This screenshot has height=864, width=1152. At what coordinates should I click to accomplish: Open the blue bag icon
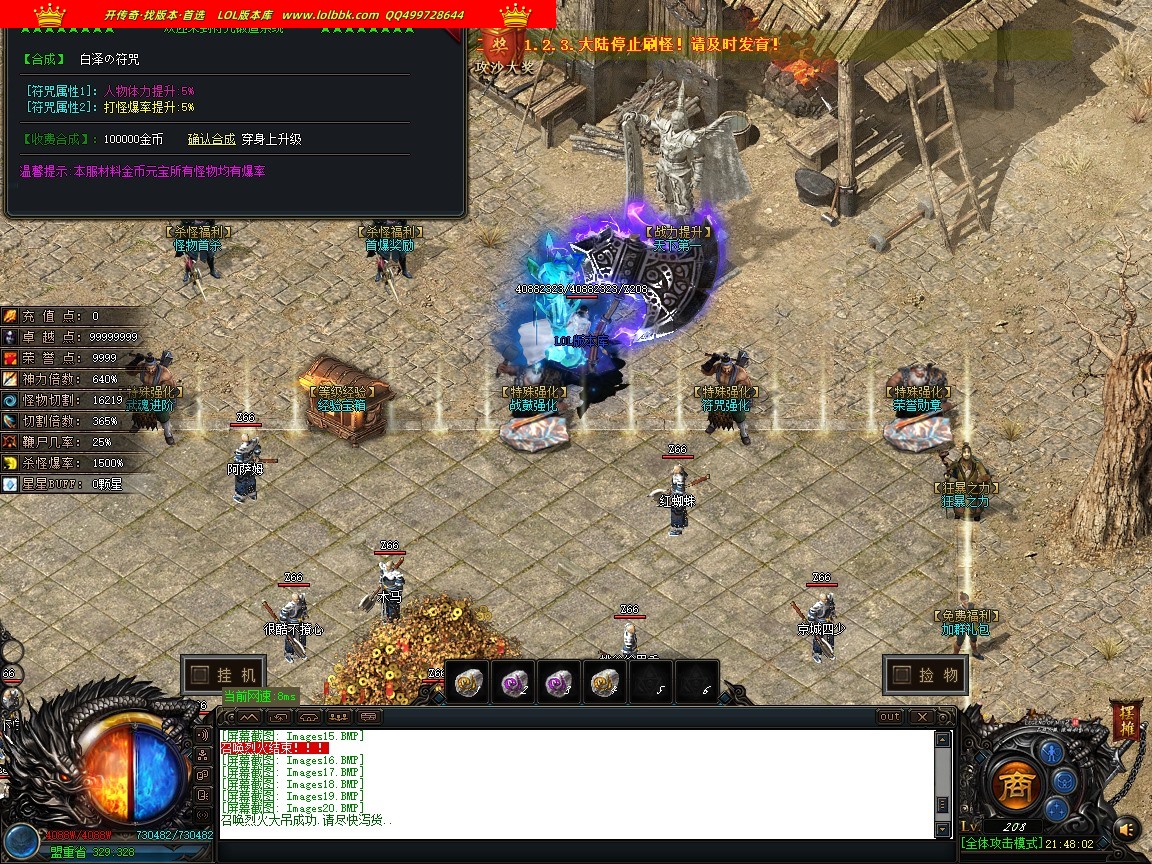click(1066, 781)
